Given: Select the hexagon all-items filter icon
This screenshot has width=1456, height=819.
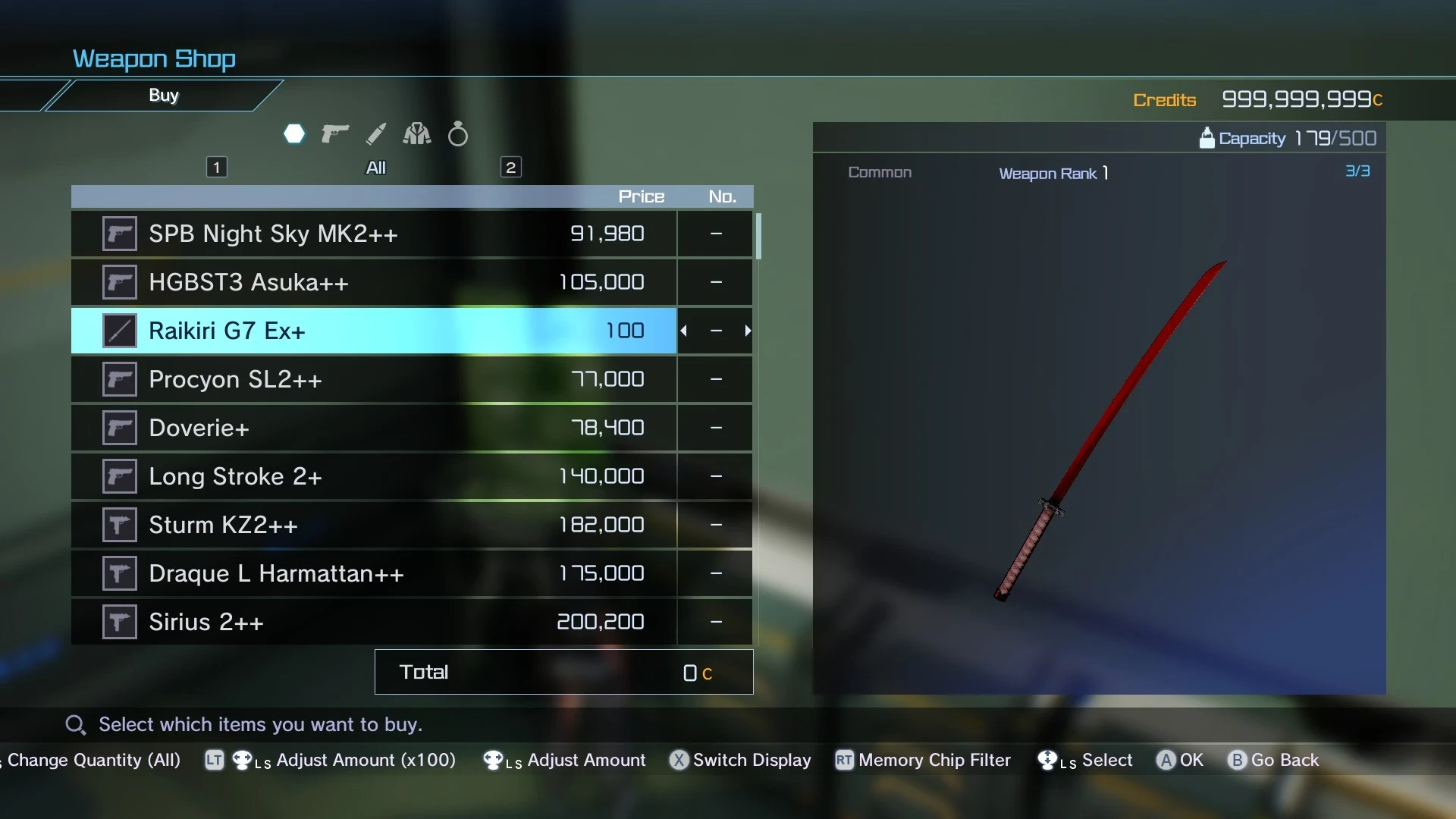Looking at the screenshot, I should pyautogui.click(x=294, y=133).
